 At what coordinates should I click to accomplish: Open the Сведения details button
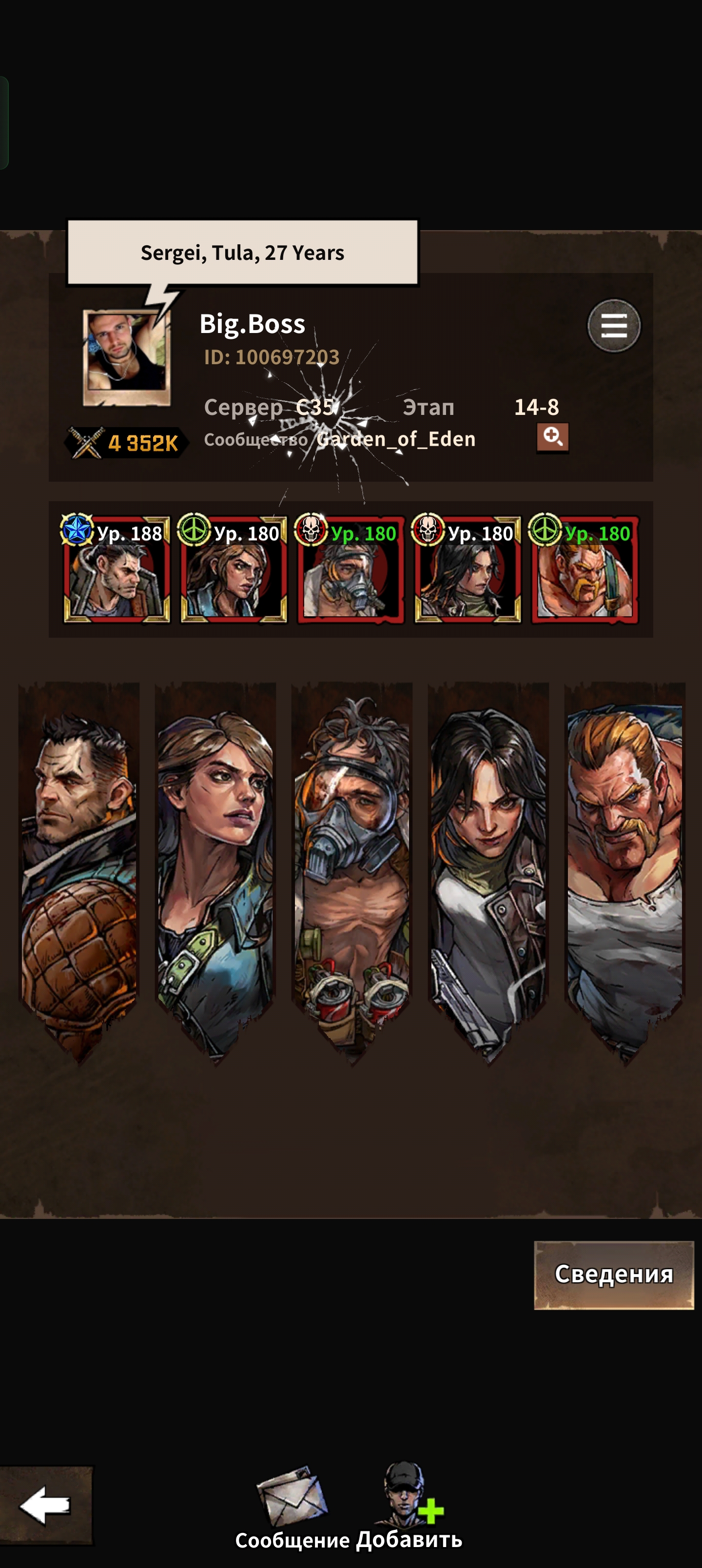[x=613, y=1274]
